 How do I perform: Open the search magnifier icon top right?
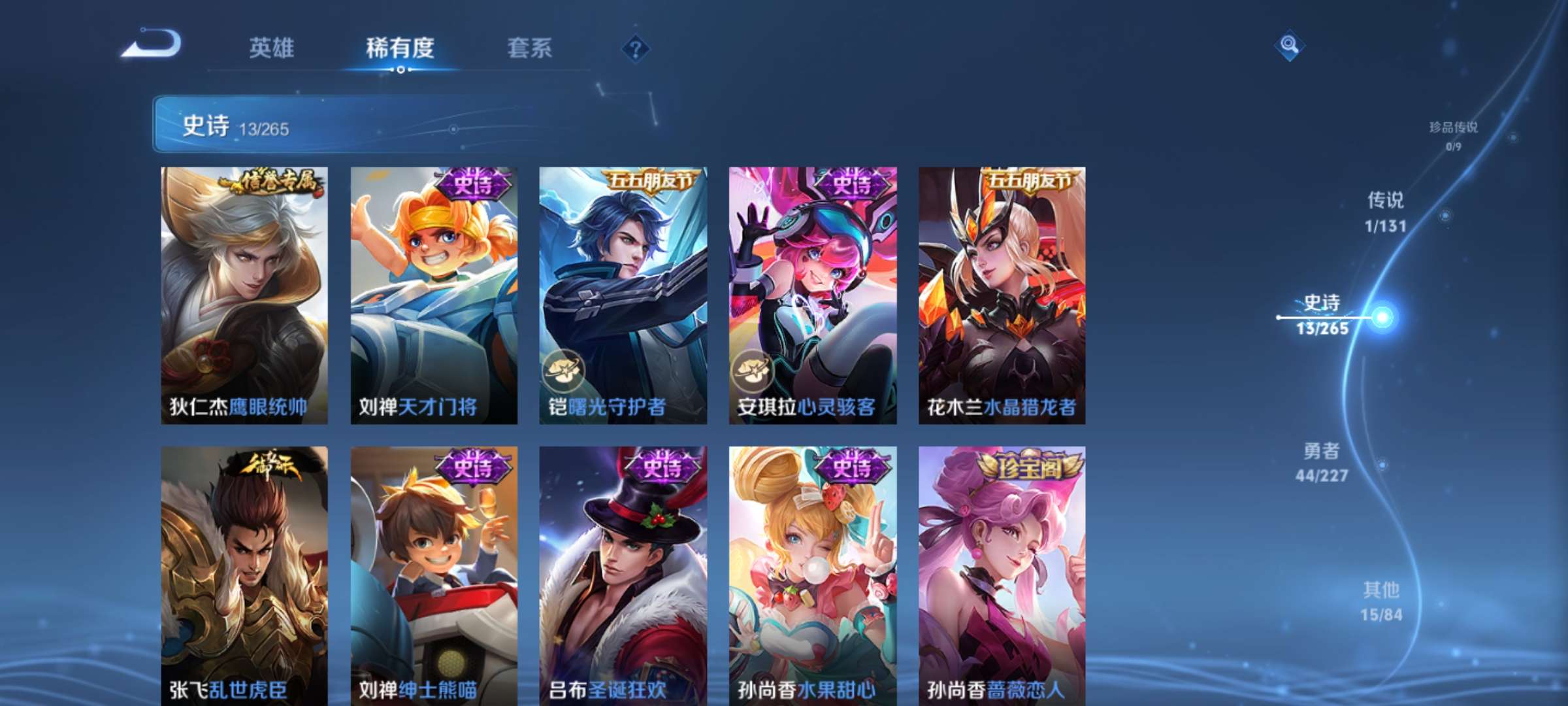[x=1290, y=44]
